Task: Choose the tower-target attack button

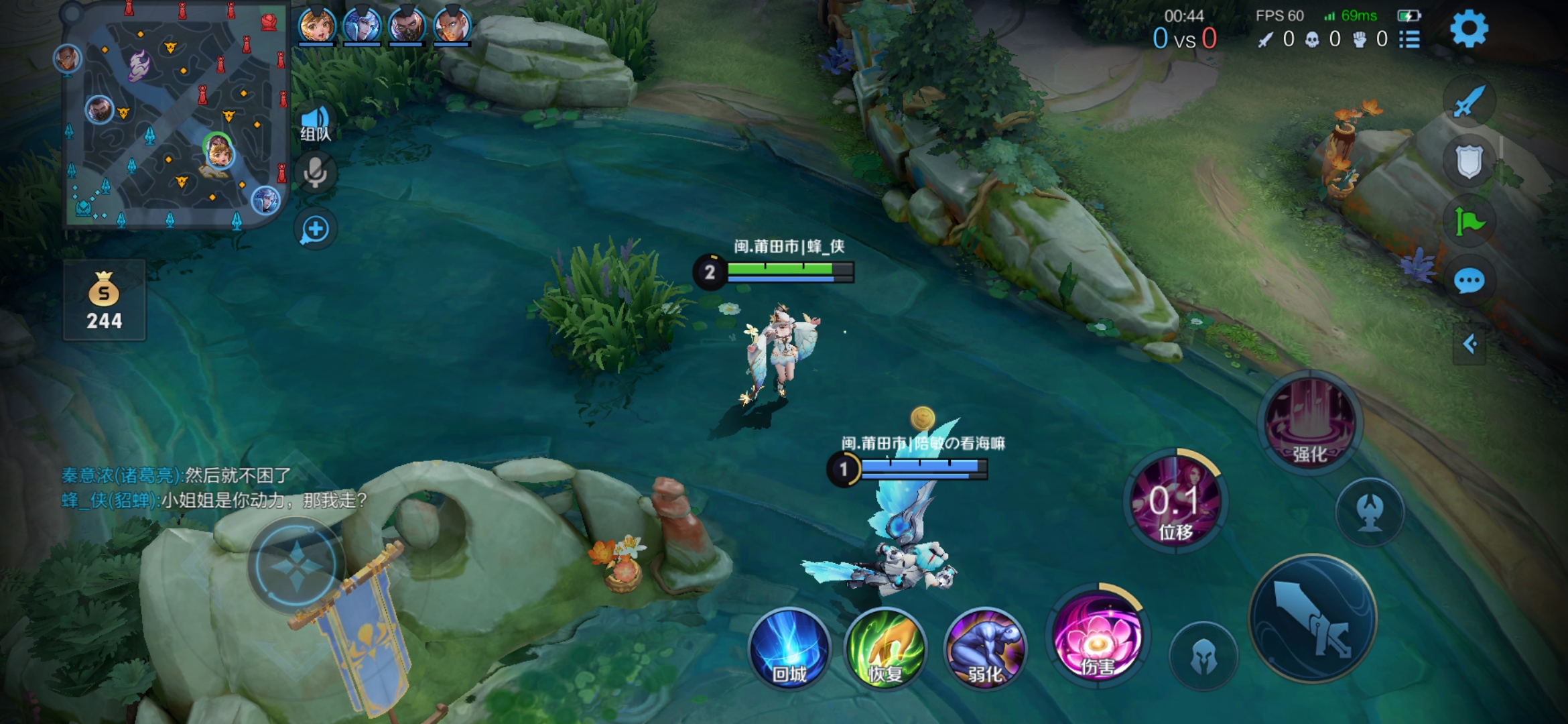Action: pyautogui.click(x=1370, y=512)
